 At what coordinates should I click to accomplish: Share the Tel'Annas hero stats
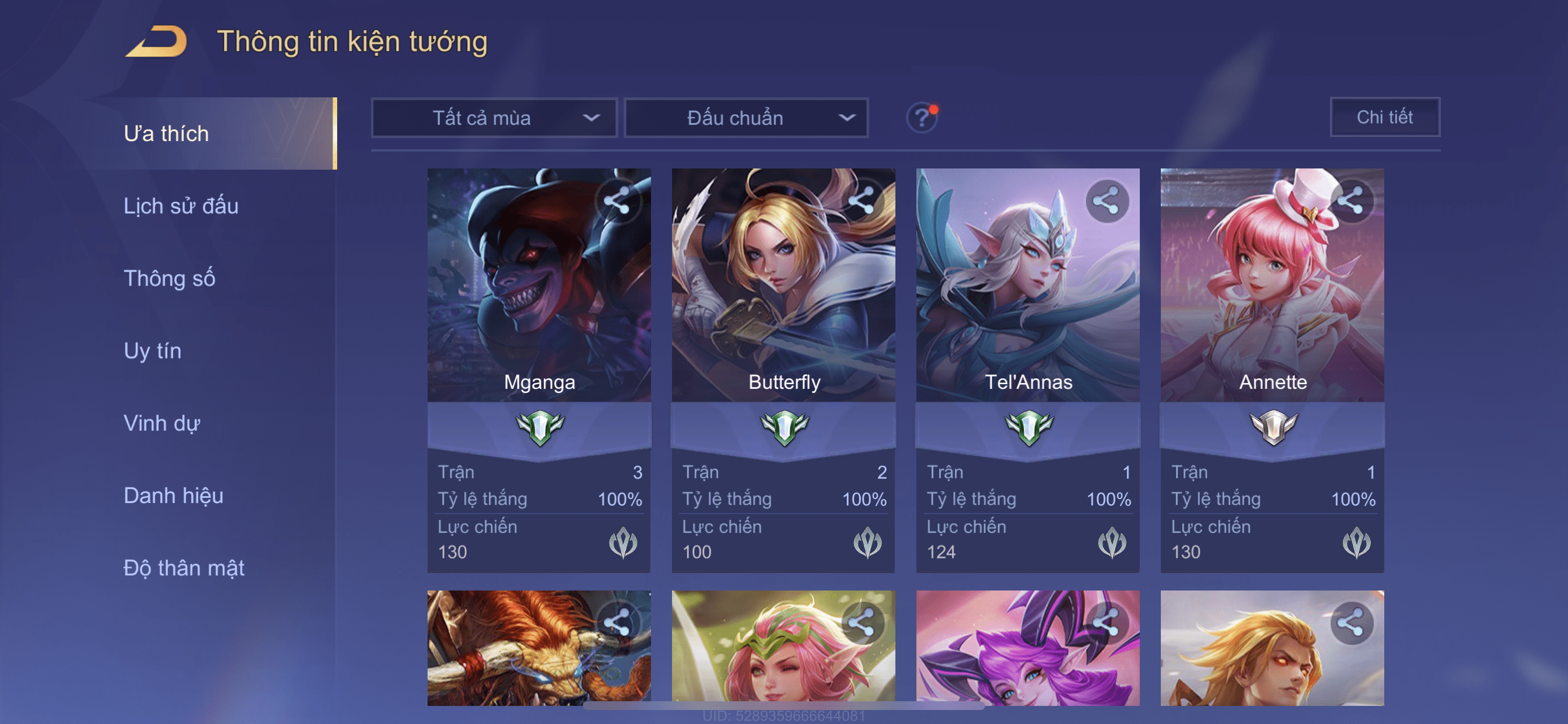click(x=1106, y=200)
